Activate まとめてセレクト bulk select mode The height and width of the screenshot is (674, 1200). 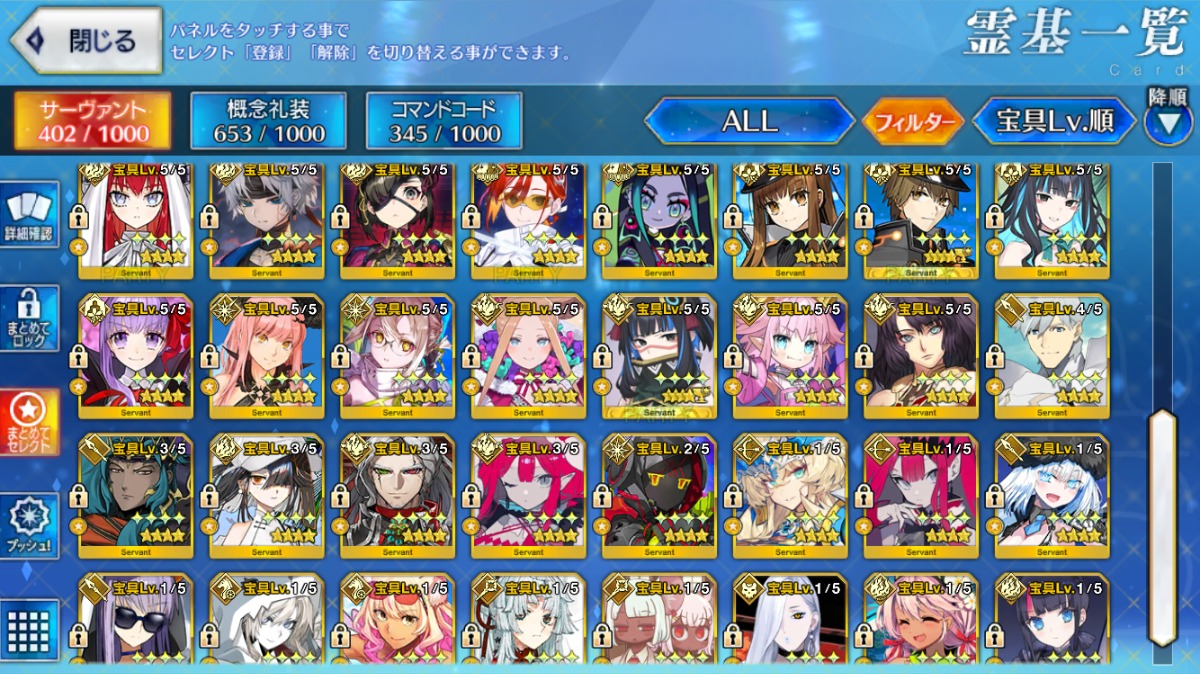29,422
